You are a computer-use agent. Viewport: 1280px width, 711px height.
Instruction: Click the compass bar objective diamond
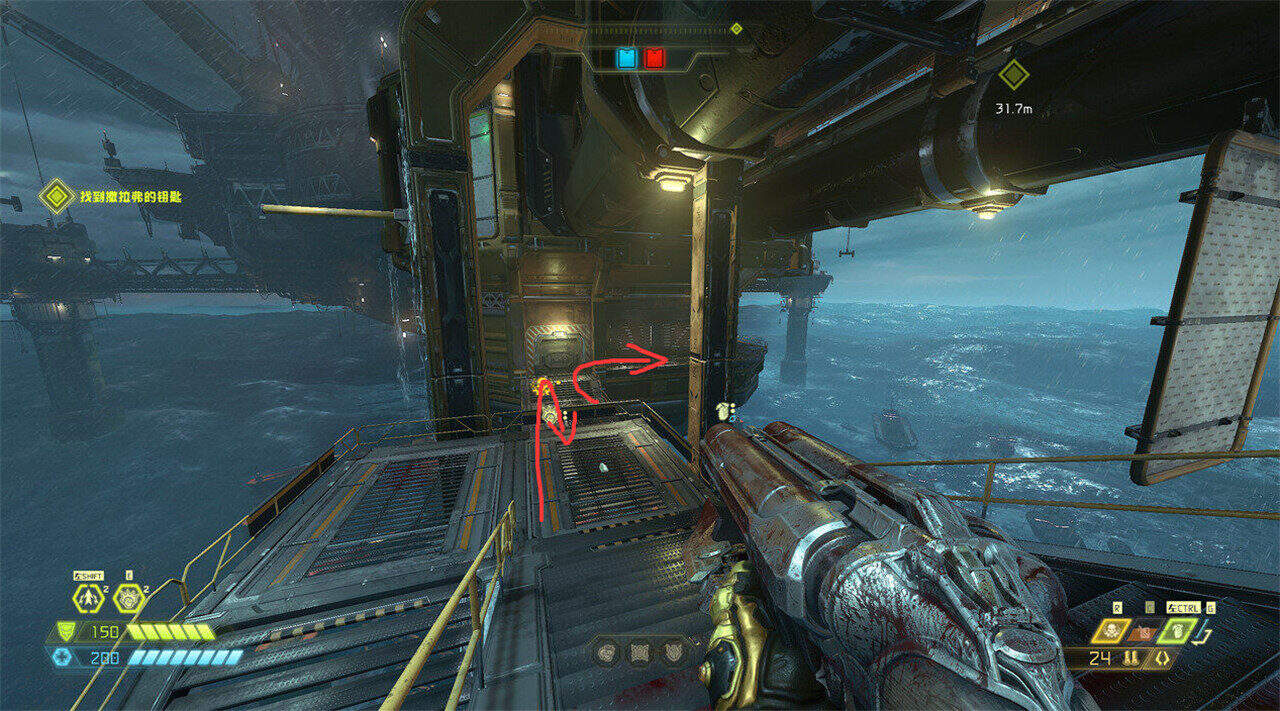coord(737,29)
